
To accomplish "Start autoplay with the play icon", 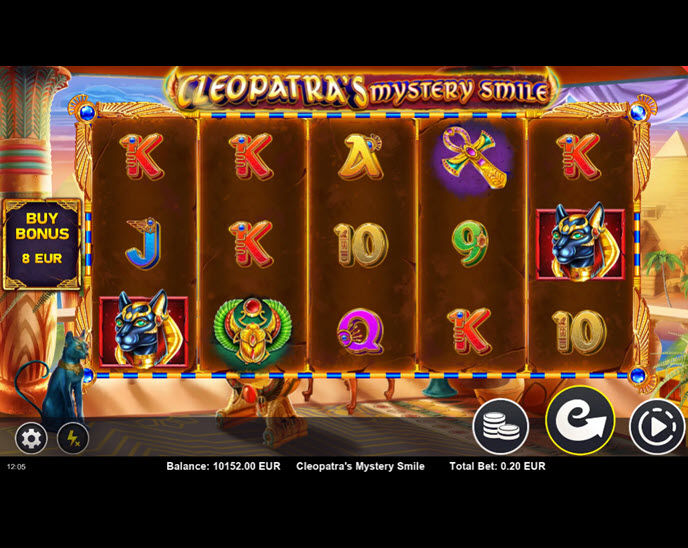I will click(656, 427).
